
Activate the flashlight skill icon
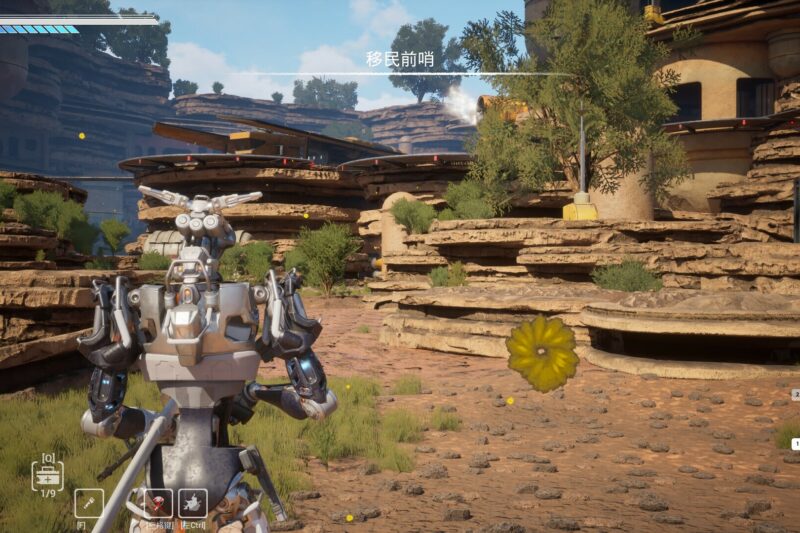click(88, 502)
